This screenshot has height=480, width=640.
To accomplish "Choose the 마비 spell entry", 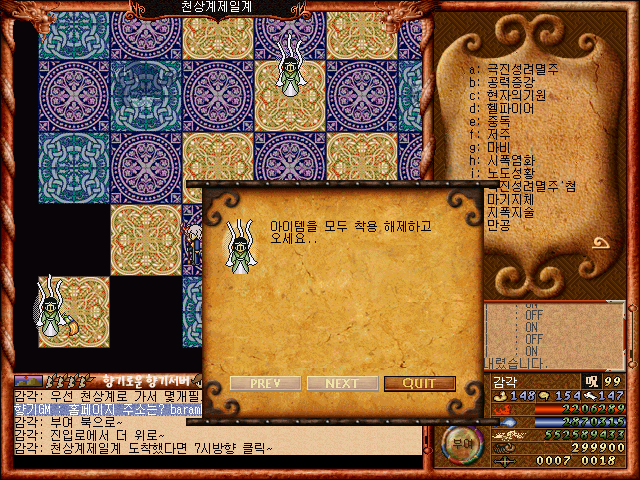I will (x=499, y=147).
